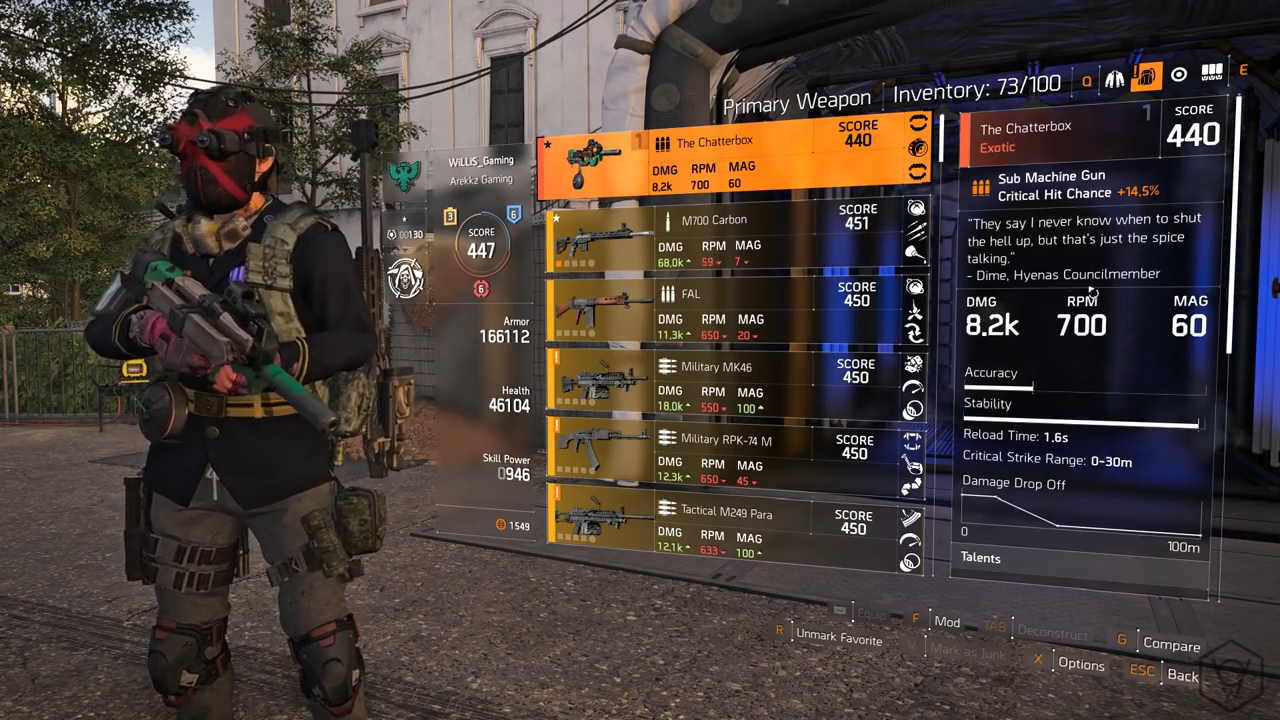
Task: Expand the Talents section of weapon details
Action: [x=981, y=558]
